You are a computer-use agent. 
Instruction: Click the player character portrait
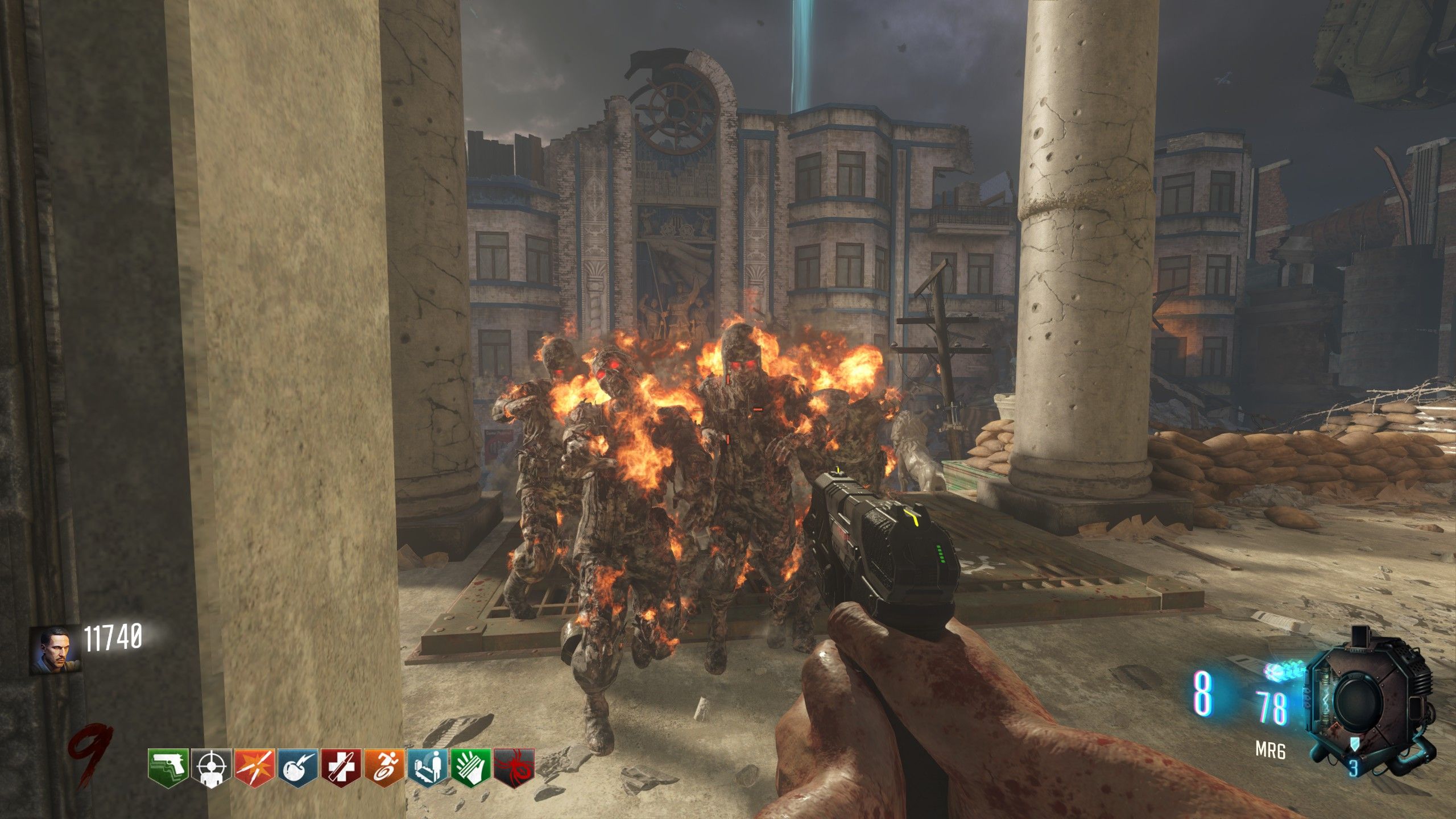pyautogui.click(x=55, y=648)
